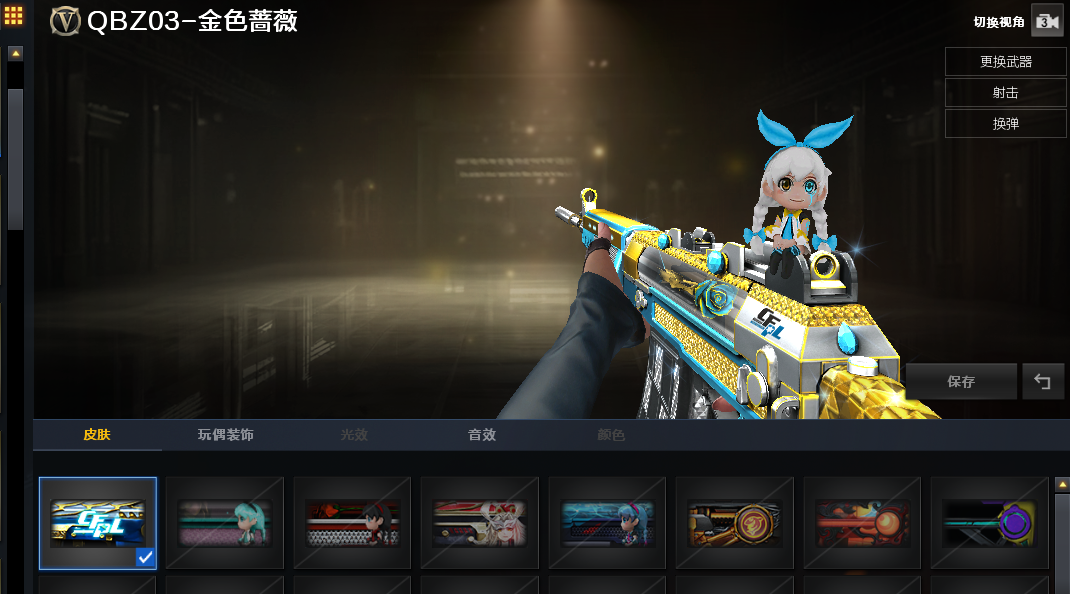Click the return arrow beside 保存

(1043, 381)
